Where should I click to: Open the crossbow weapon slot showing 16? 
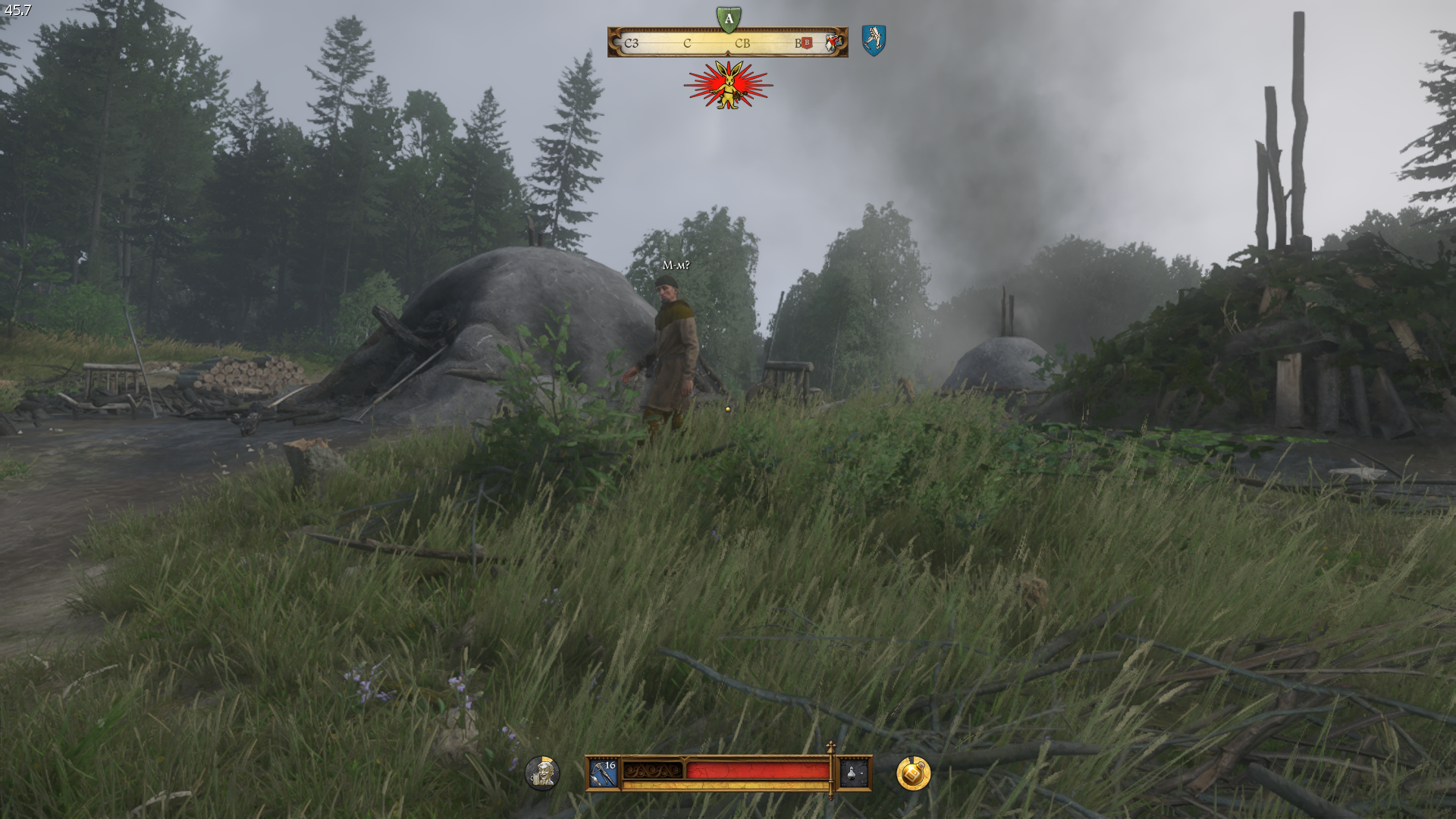[604, 773]
